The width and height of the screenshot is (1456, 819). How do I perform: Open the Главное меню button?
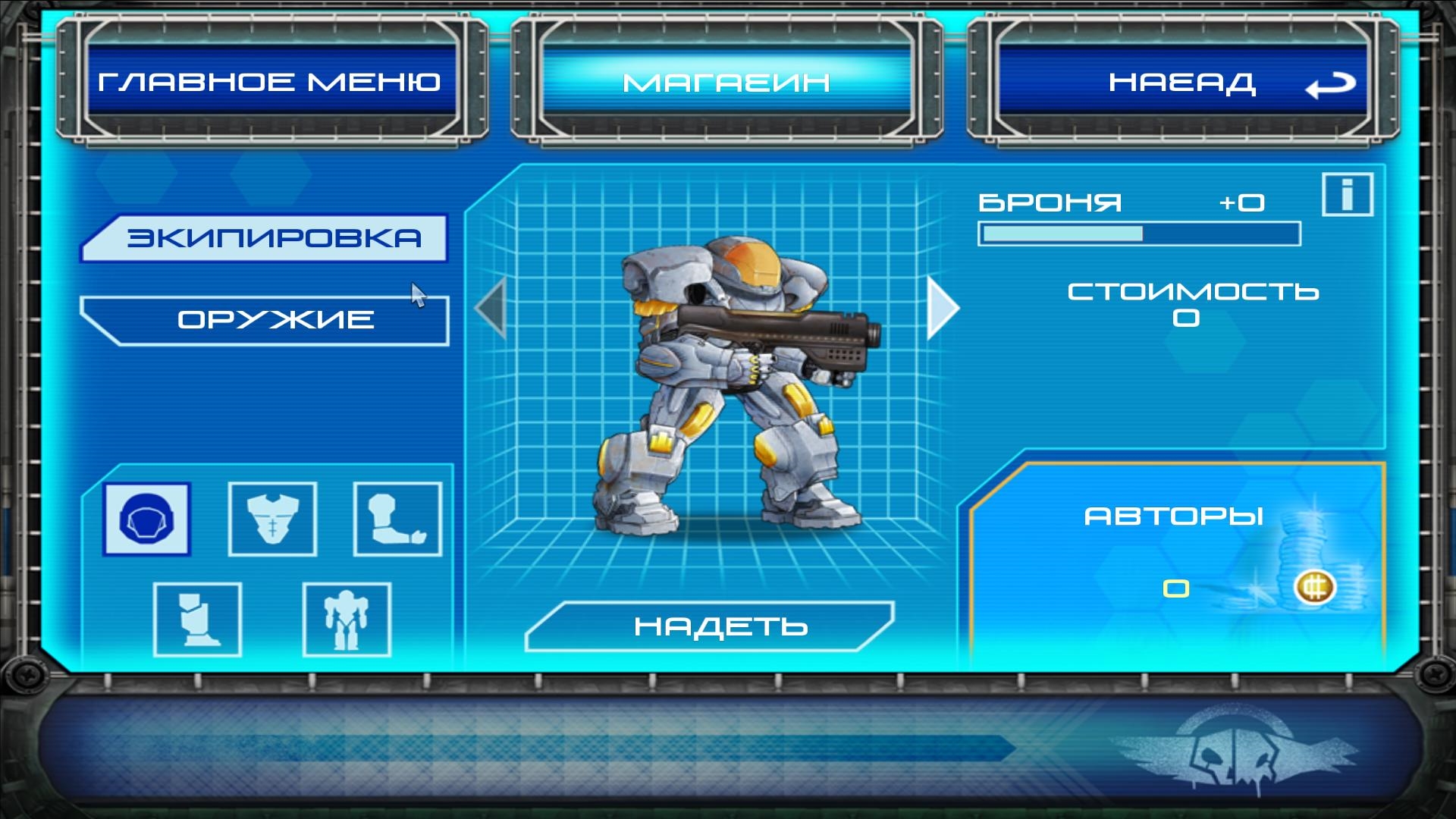click(270, 82)
